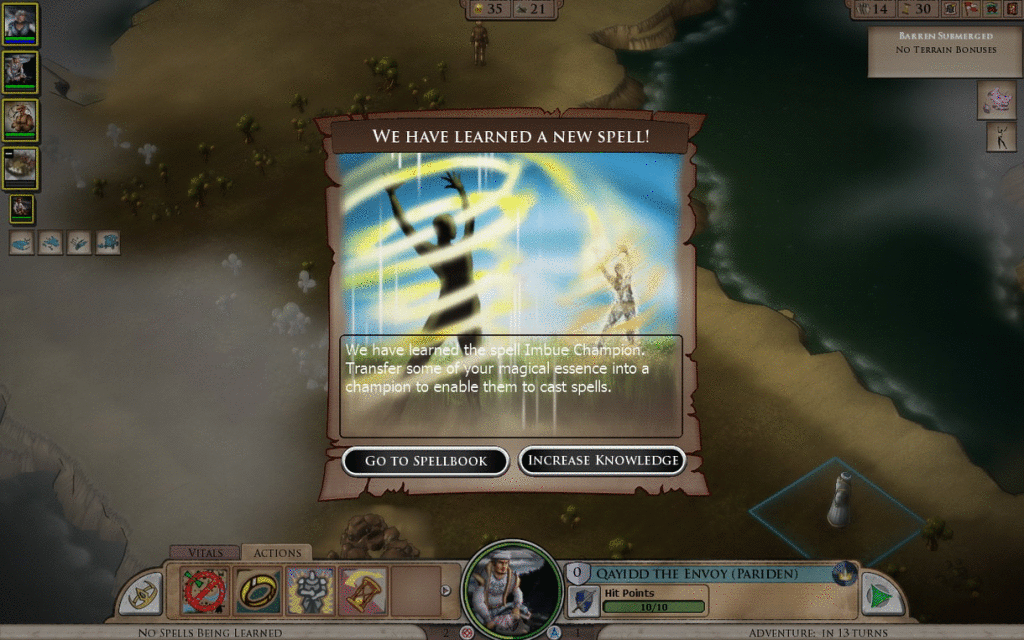The height and width of the screenshot is (640, 1024).
Task: Click the armored figure action icon
Action: click(x=310, y=591)
